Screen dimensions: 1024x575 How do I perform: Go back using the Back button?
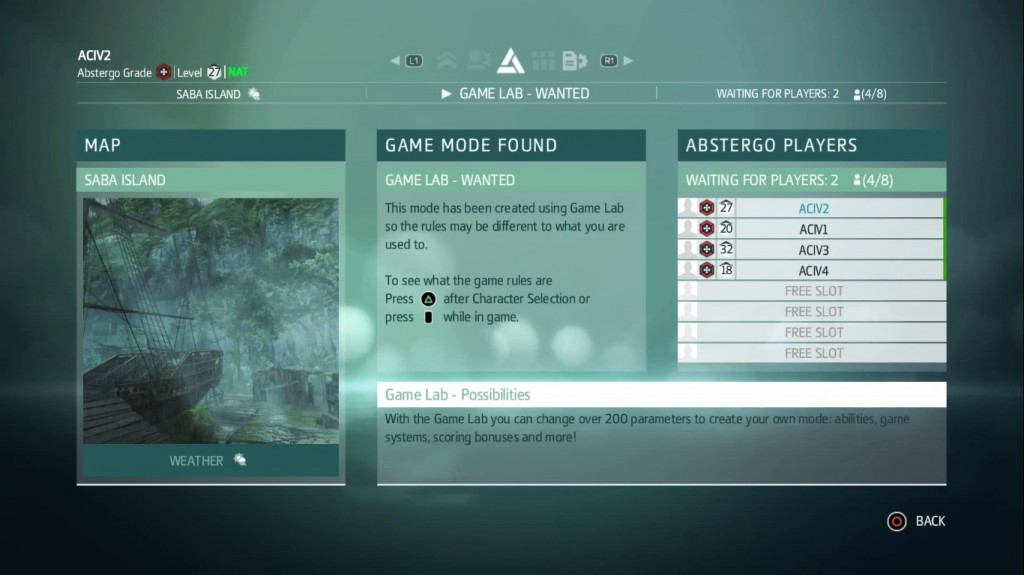(x=917, y=521)
